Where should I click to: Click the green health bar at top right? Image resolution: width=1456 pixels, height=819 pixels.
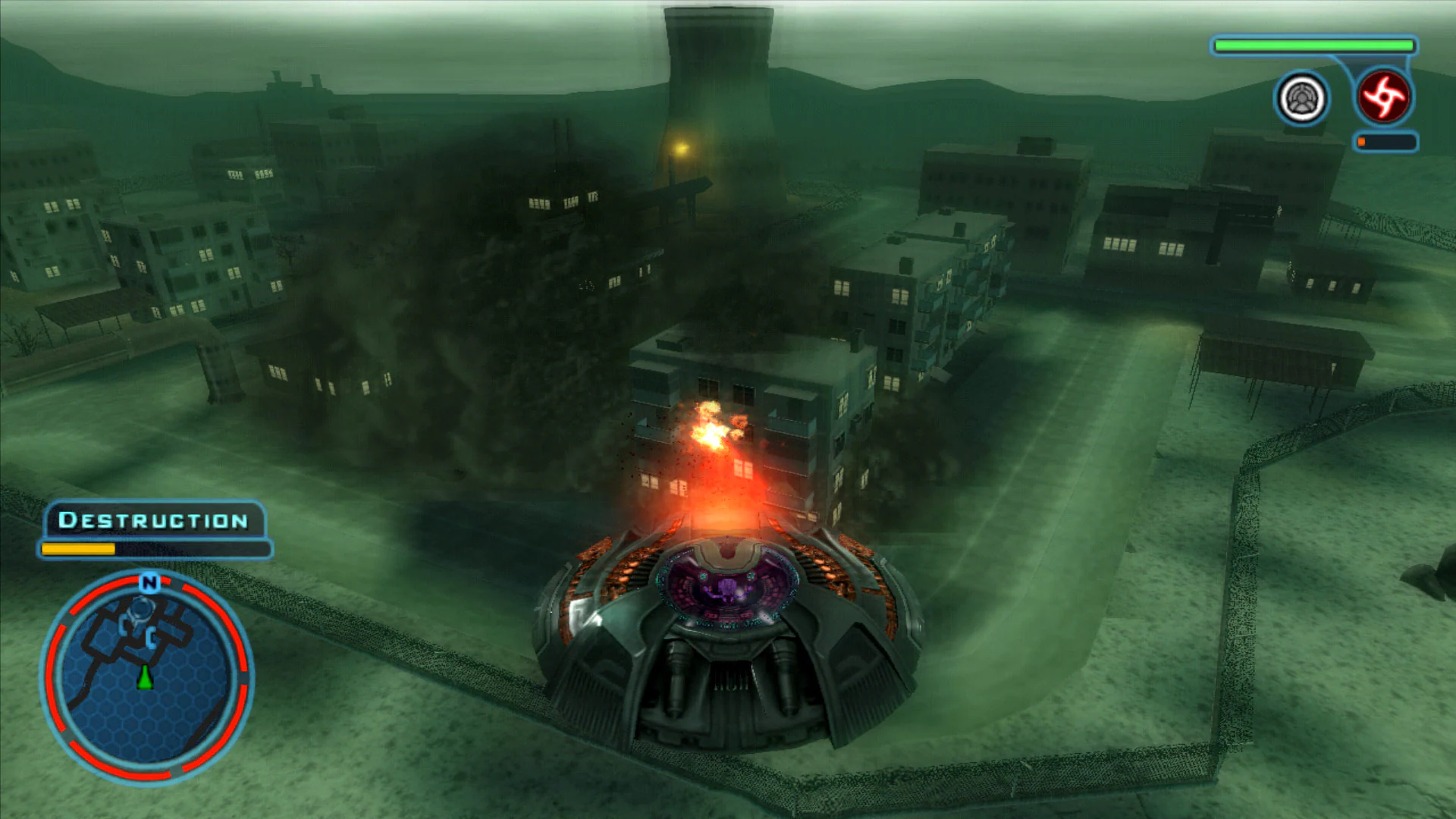coord(1312,45)
